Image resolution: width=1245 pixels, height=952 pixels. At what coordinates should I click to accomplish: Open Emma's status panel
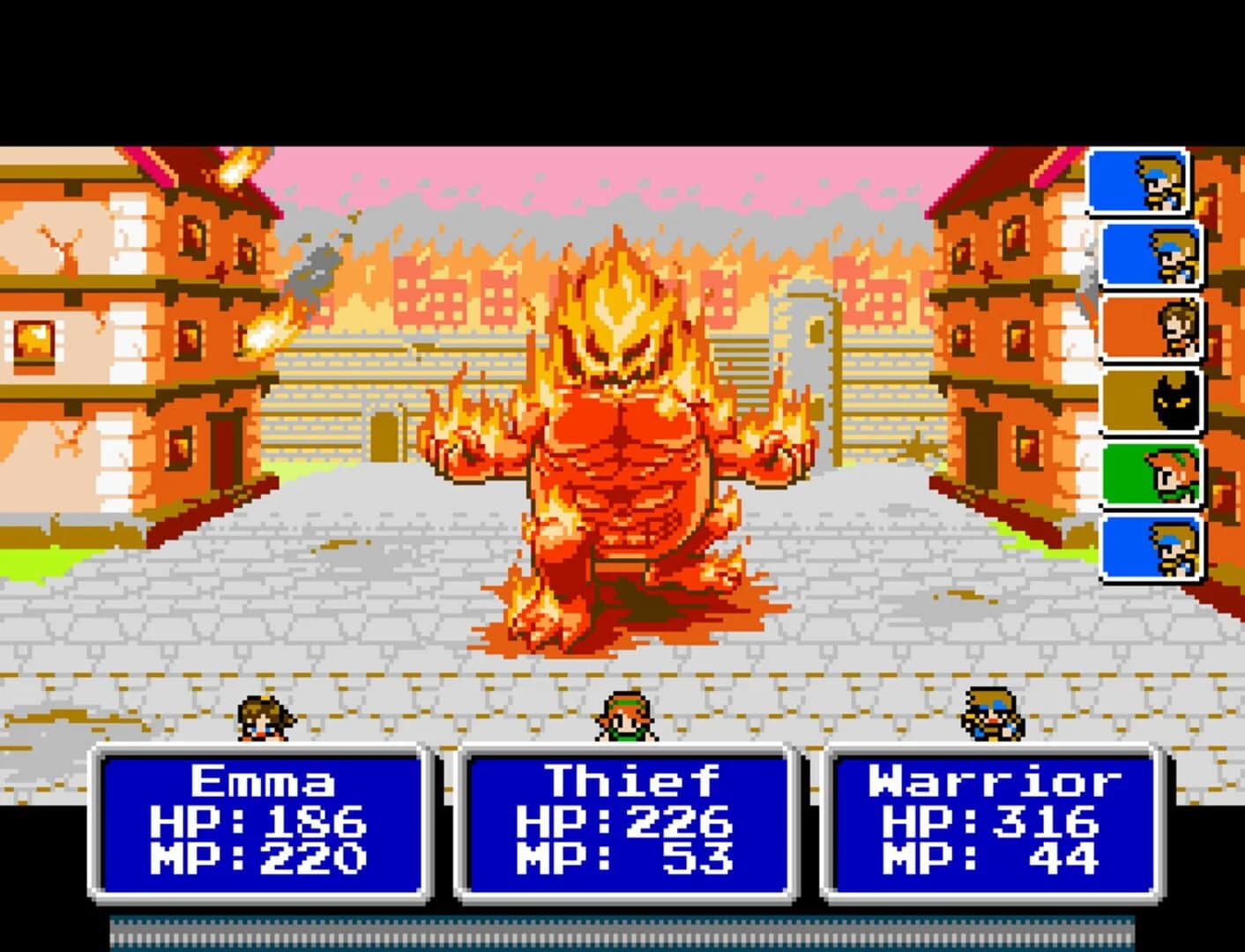point(260,824)
